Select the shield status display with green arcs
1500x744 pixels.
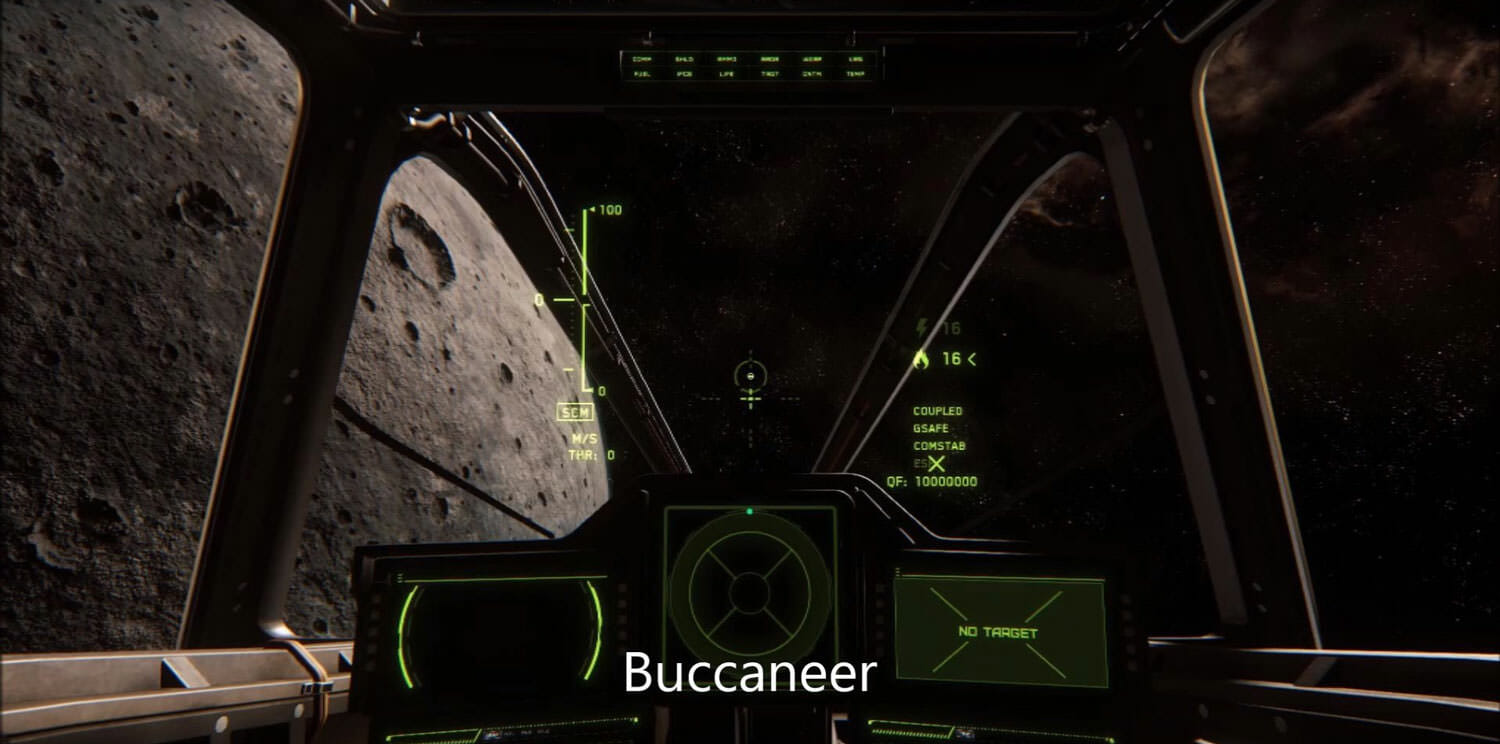pos(501,632)
